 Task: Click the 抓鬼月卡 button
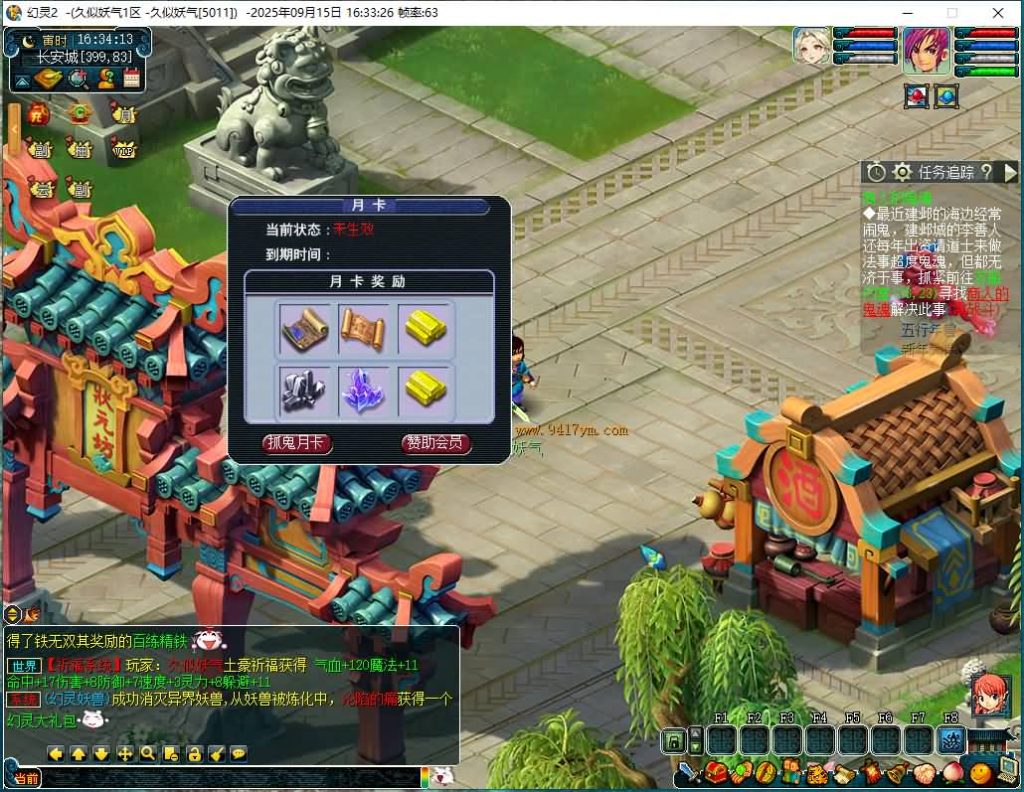tap(296, 443)
